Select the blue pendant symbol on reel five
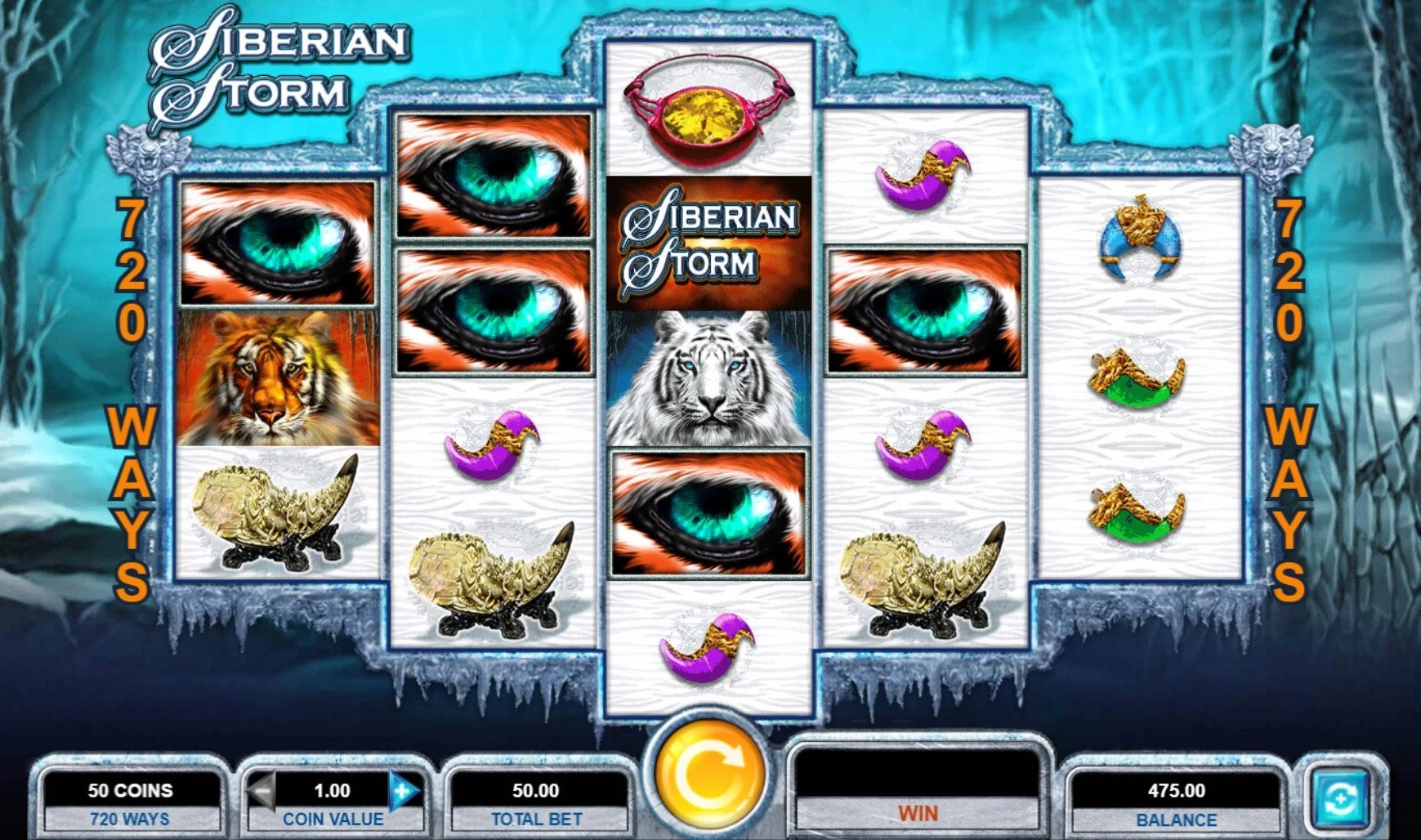This screenshot has height=840, width=1421. coord(1140,237)
